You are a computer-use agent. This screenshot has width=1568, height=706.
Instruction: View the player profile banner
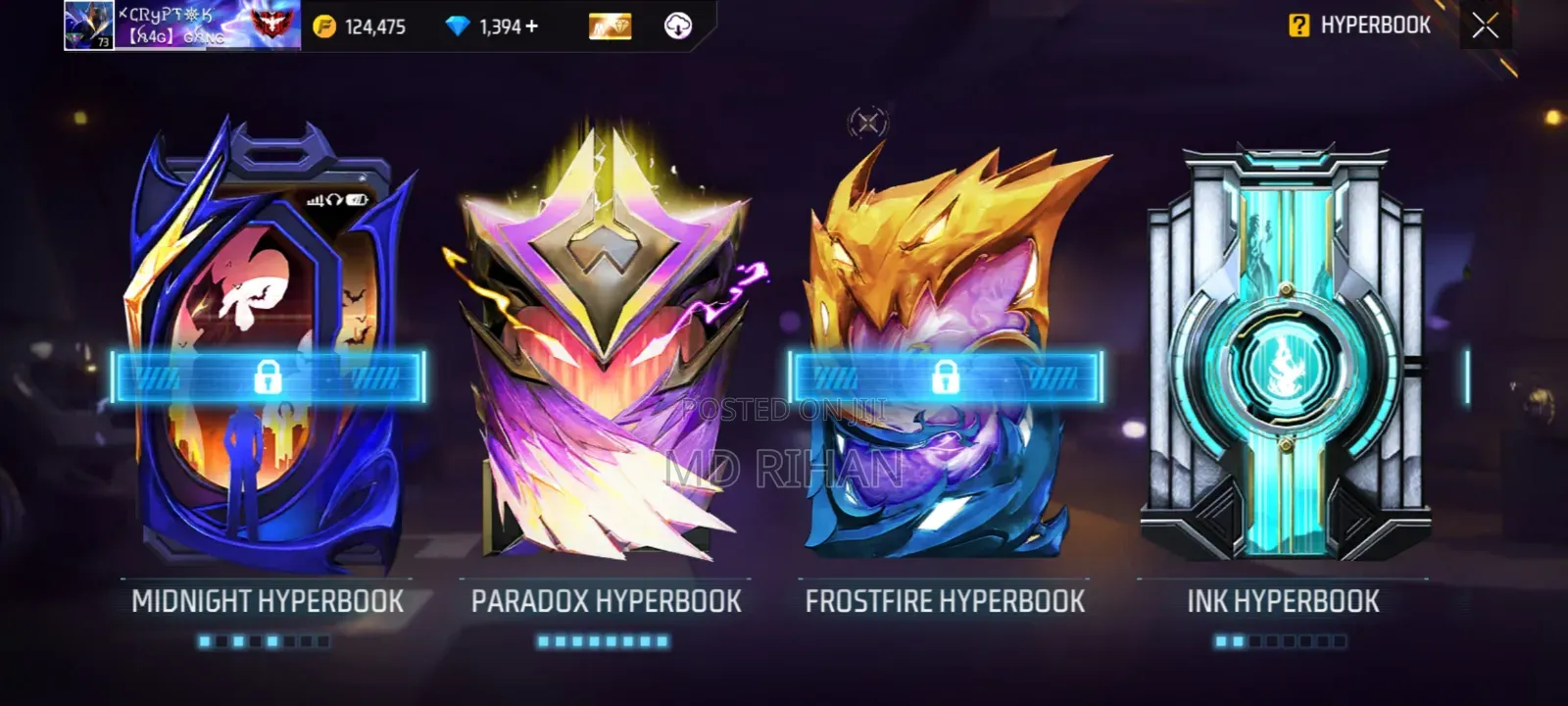point(182,25)
